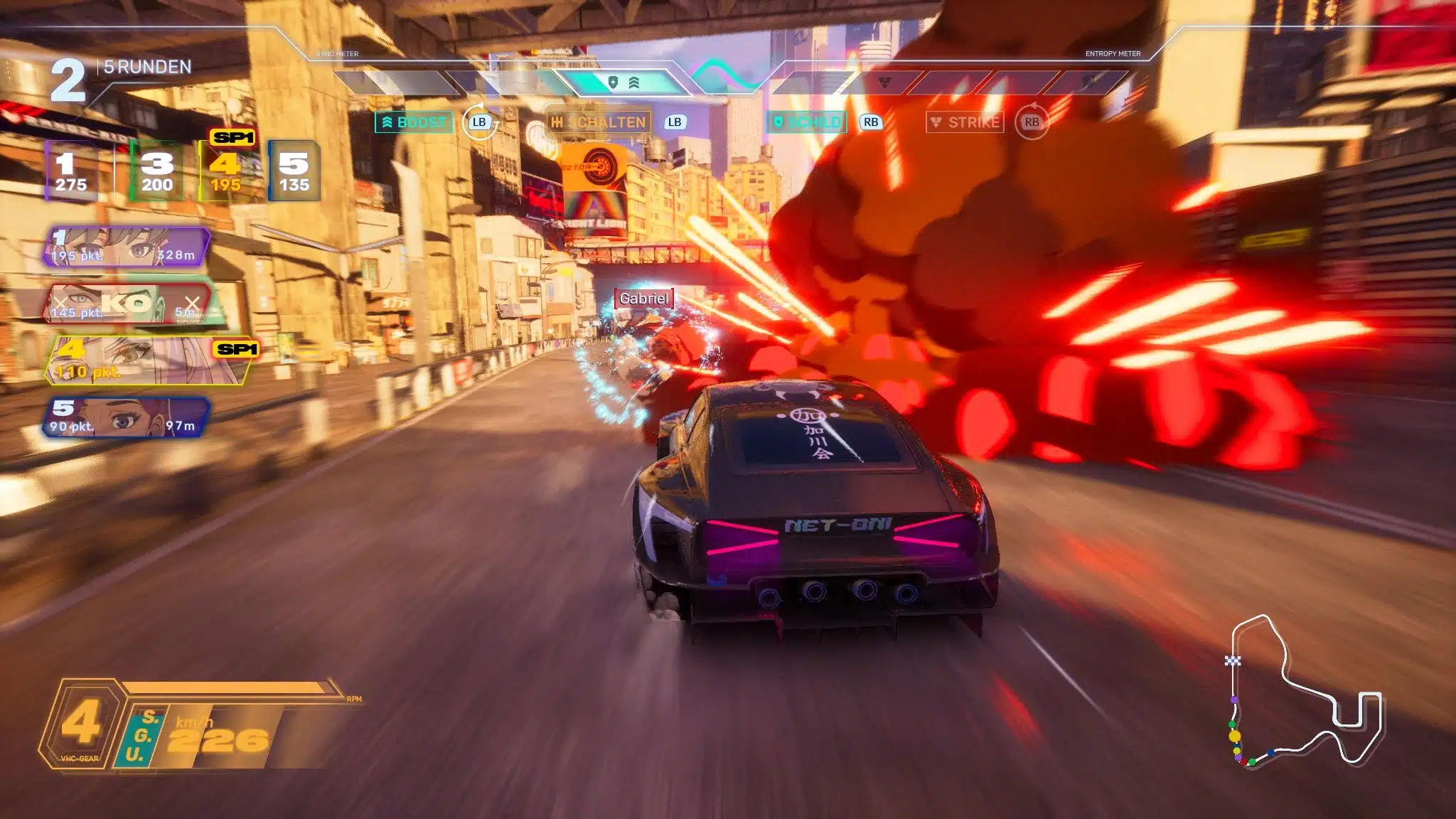Viewport: 1456px width, 819px height.
Task: Click the highlighted sync meter shield segment
Action: [x=622, y=83]
